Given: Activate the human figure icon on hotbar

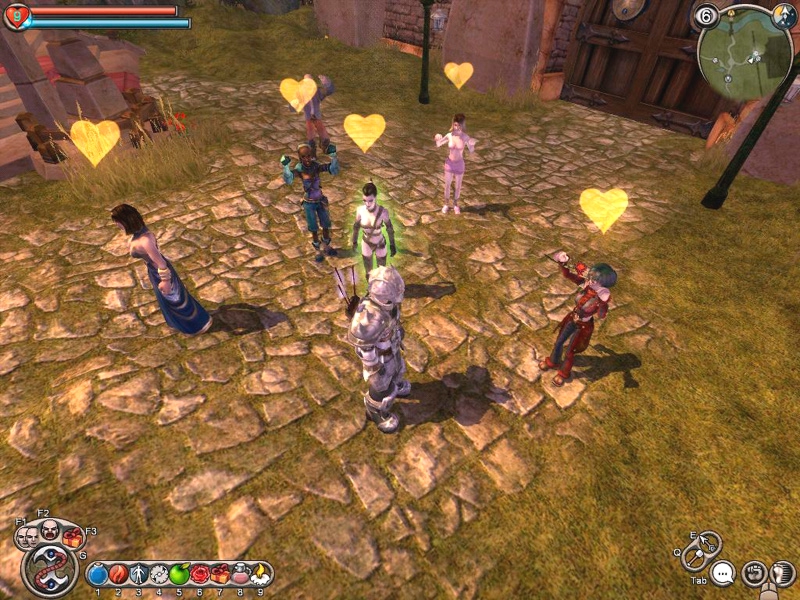Looking at the screenshot, I should (139, 575).
